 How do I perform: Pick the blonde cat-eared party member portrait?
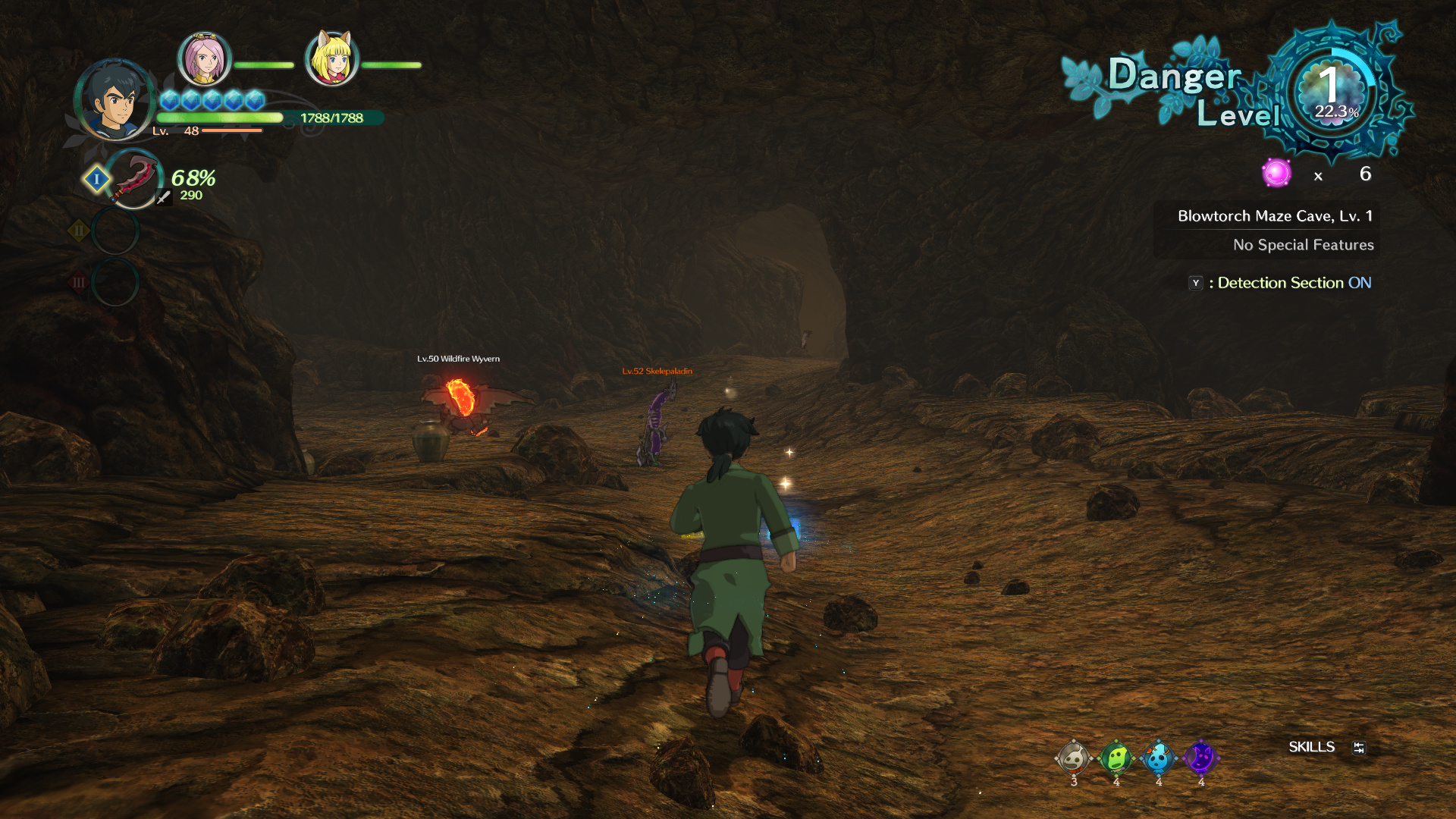click(331, 58)
